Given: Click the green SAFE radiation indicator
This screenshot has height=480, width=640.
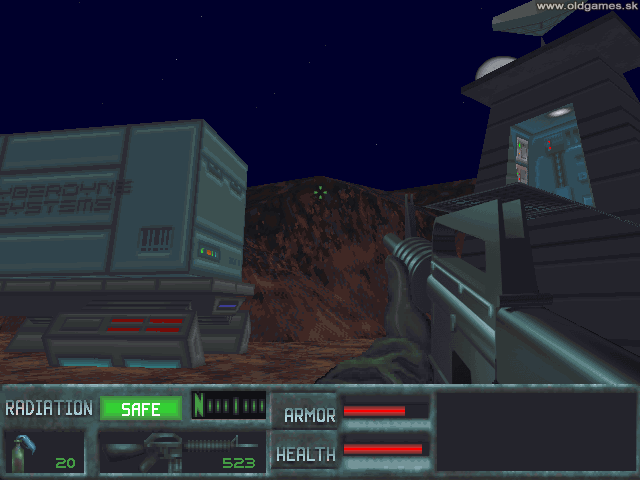Looking at the screenshot, I should click(x=141, y=408).
